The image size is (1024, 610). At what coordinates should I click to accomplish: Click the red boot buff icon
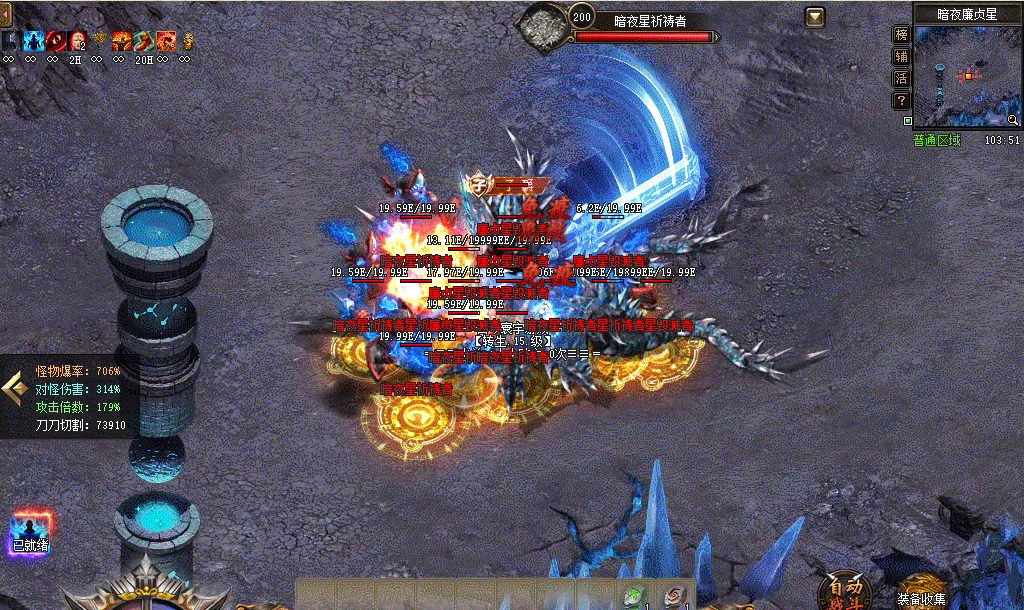coord(143,41)
